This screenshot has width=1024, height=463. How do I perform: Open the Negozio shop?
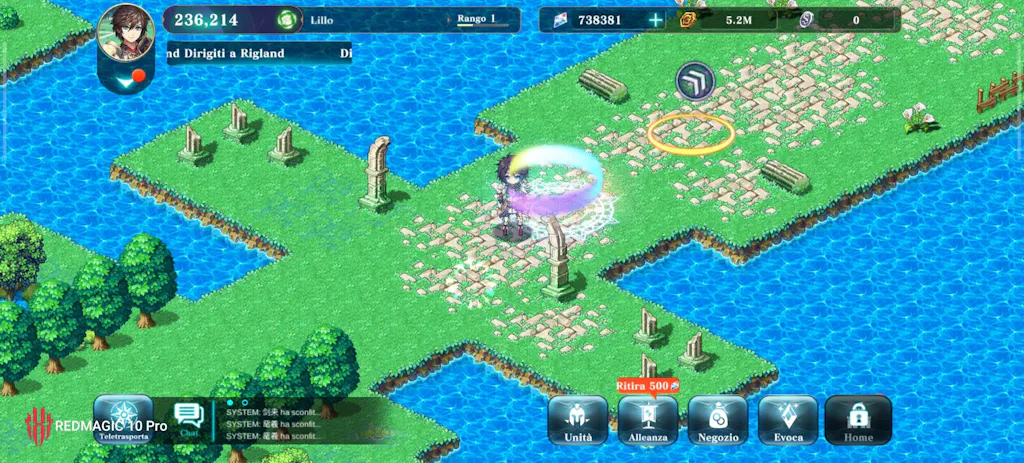[718, 420]
